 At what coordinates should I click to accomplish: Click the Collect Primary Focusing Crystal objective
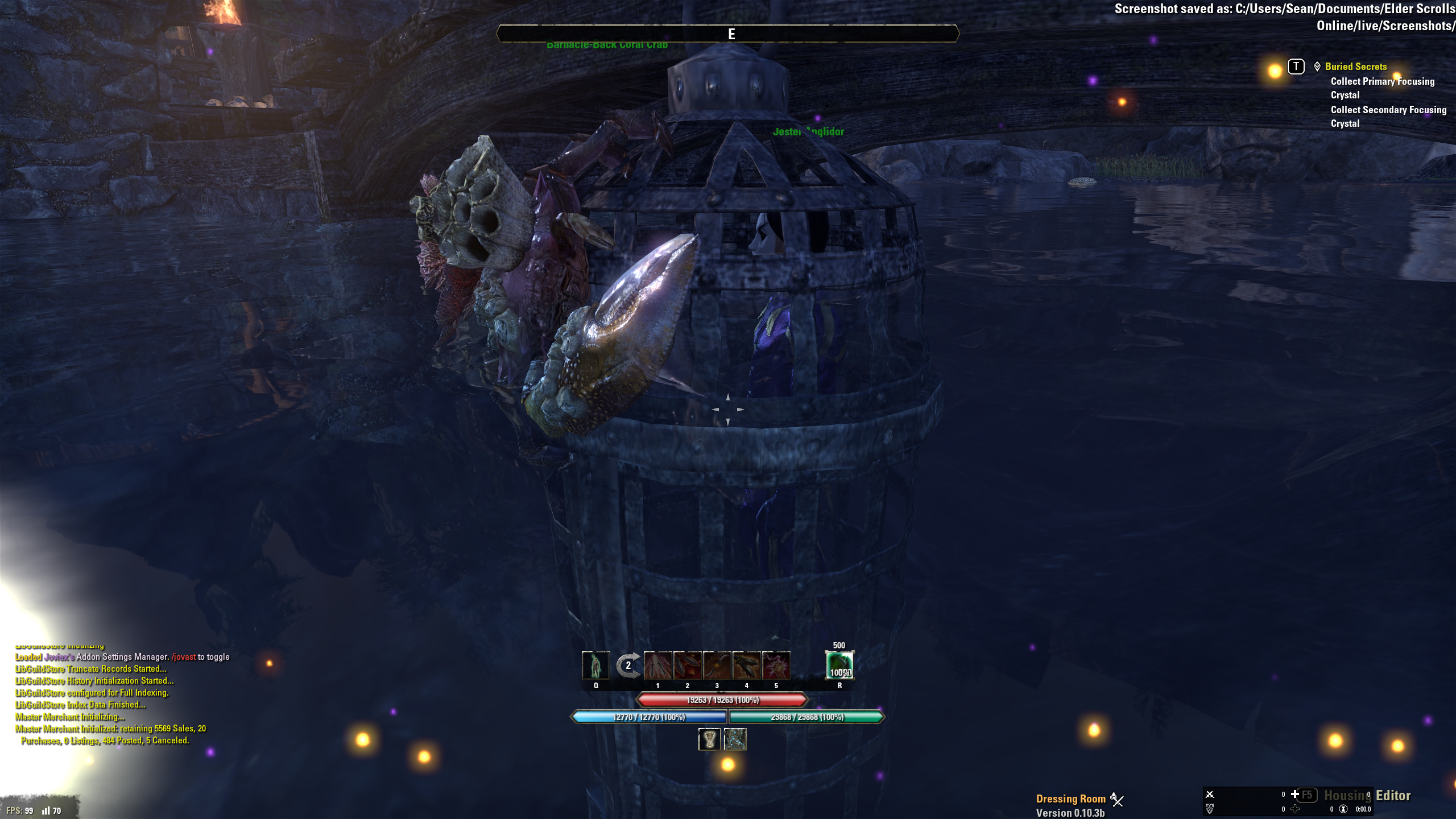1382,88
